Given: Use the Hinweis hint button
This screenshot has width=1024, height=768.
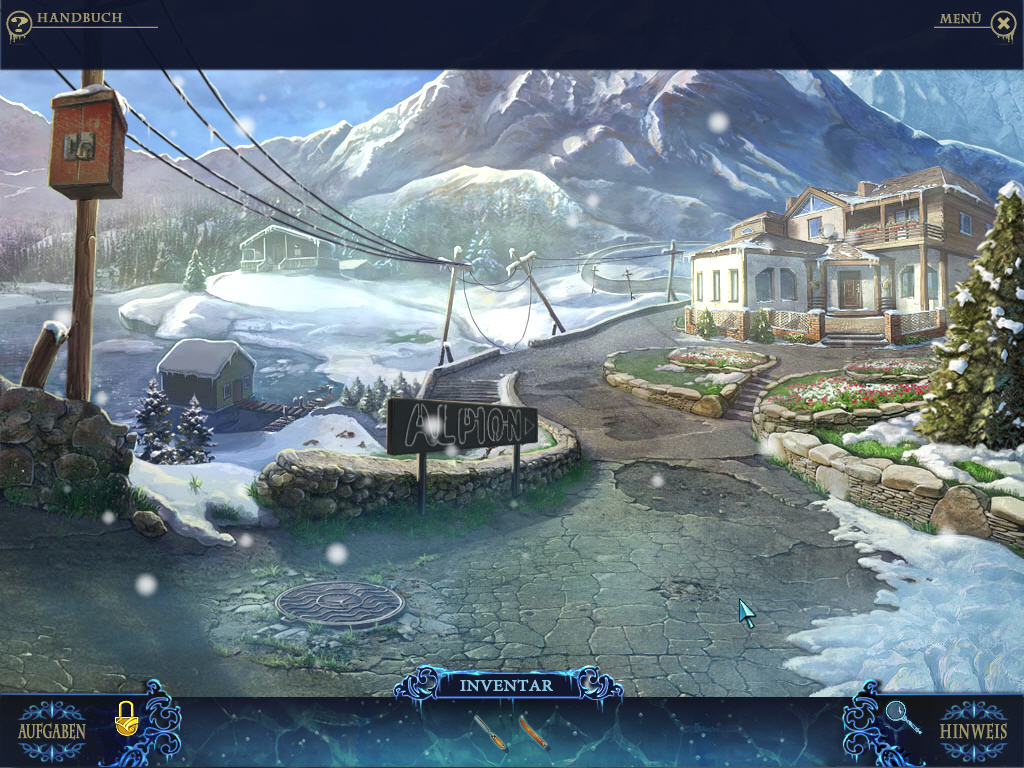Looking at the screenshot, I should pos(973,729).
